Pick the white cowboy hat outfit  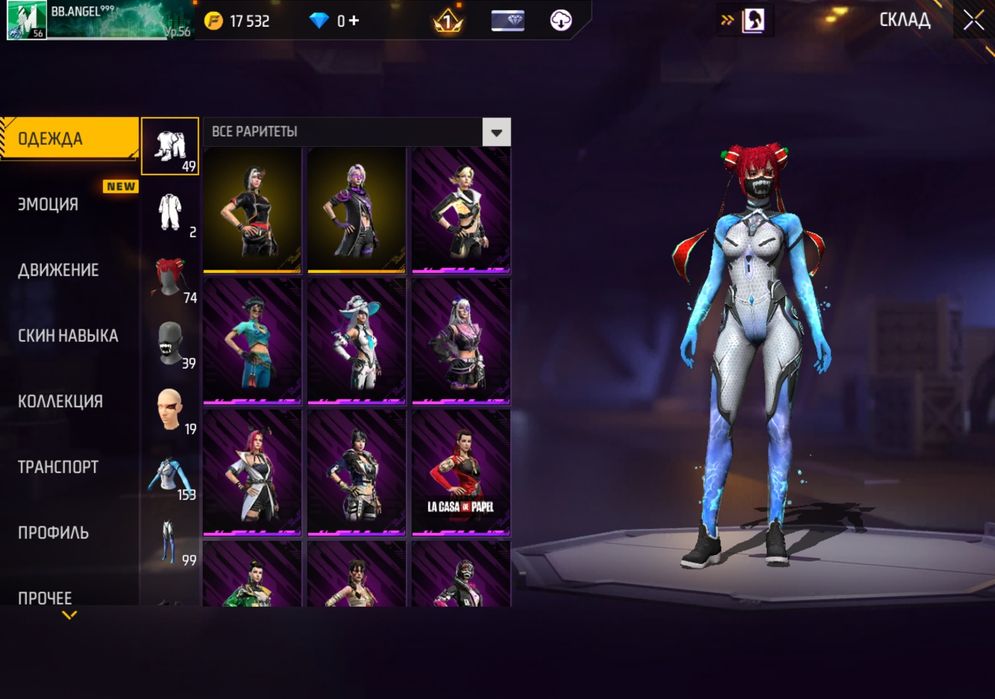point(356,341)
